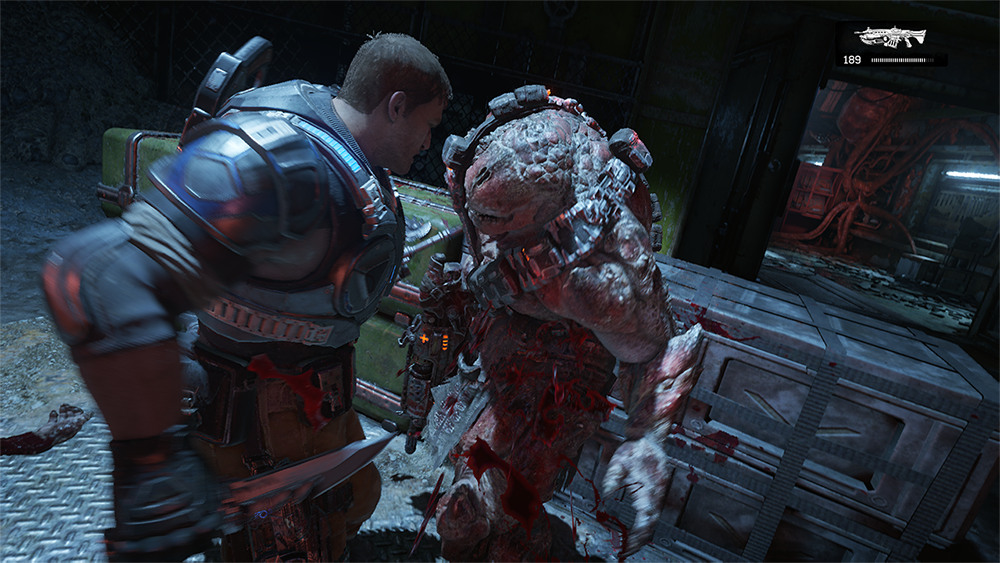This screenshot has width=1000, height=563.
Task: Select the Lancer rifle weapon icon
Action: pyautogui.click(x=890, y=37)
